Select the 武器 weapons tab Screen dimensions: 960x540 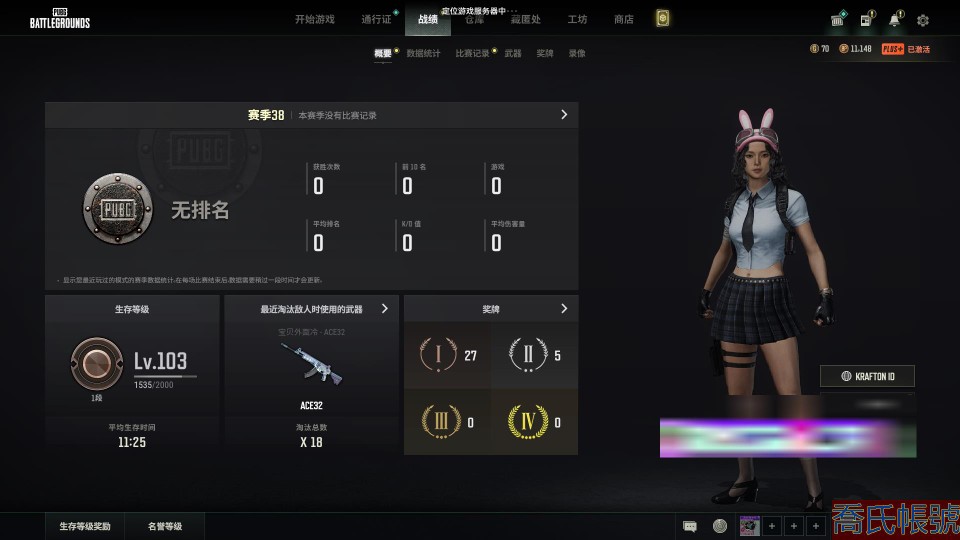(513, 53)
